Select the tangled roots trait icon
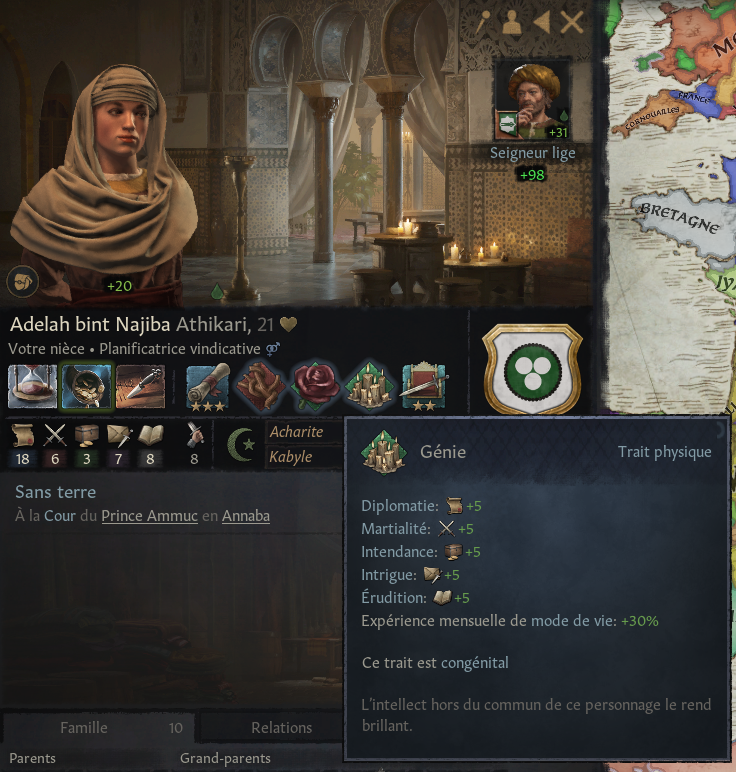The width and height of the screenshot is (736, 772). coord(263,386)
